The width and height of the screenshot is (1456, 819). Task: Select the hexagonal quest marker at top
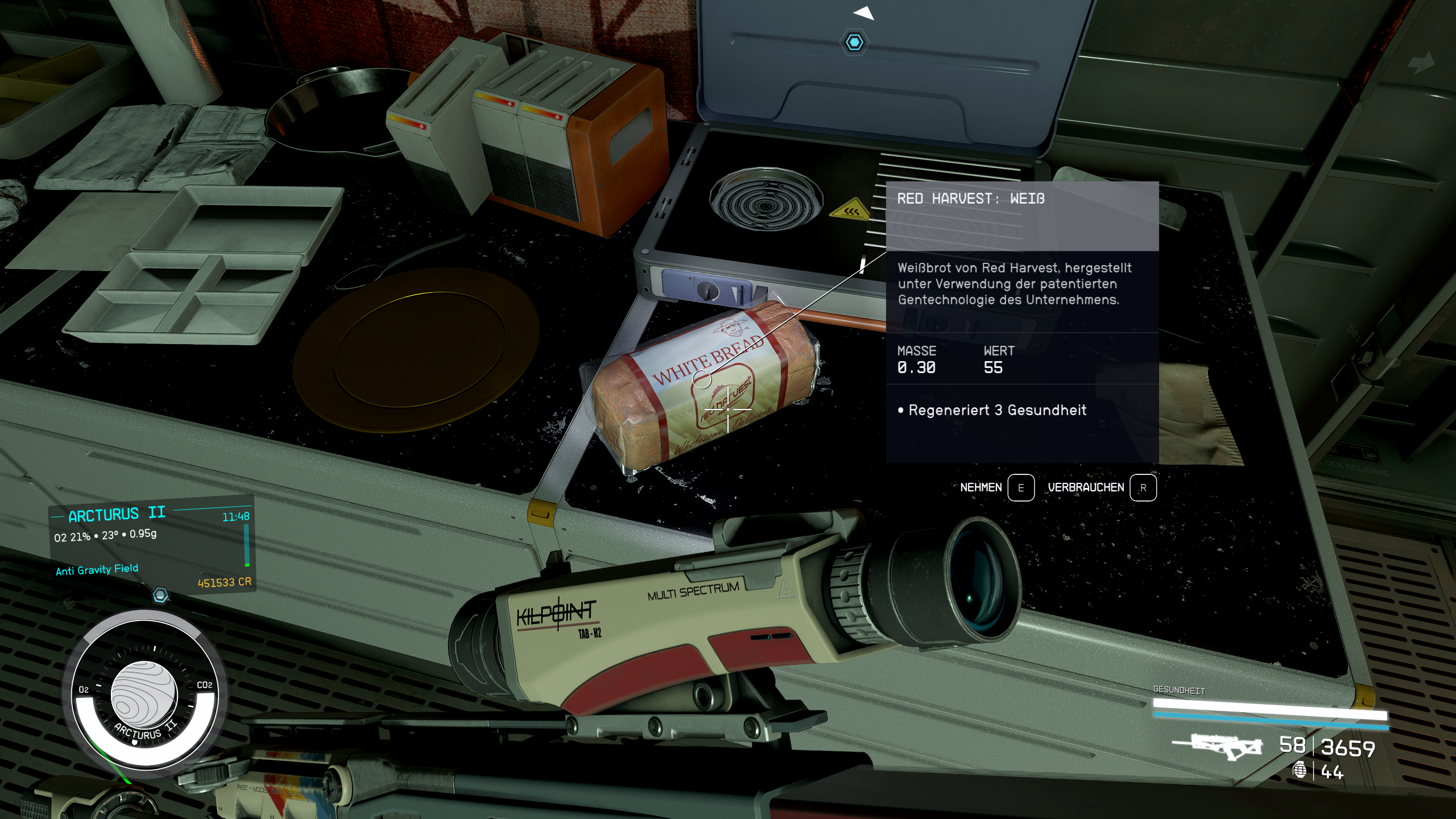854,43
